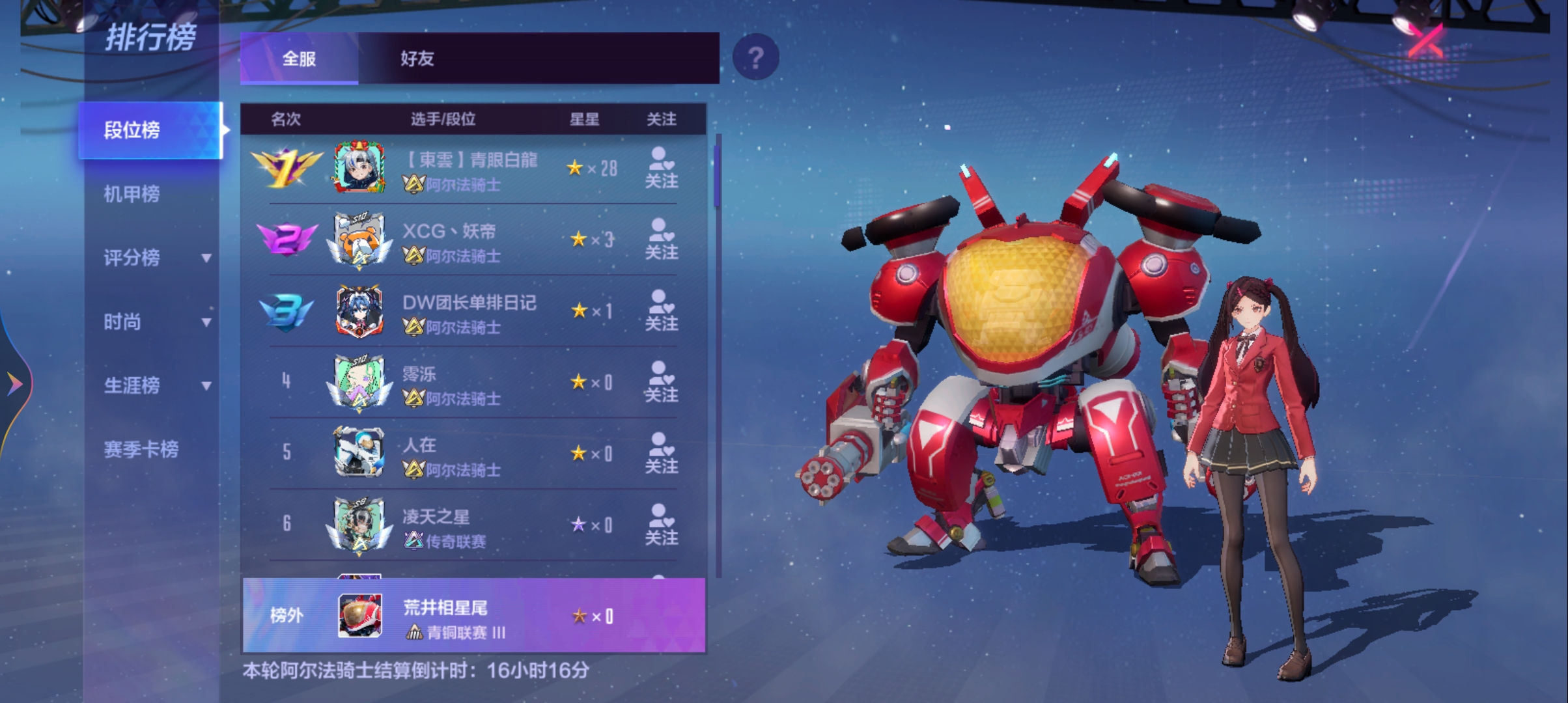The height and width of the screenshot is (703, 1568).
Task: Follow the rank 5 player 人在
Action: (x=661, y=454)
